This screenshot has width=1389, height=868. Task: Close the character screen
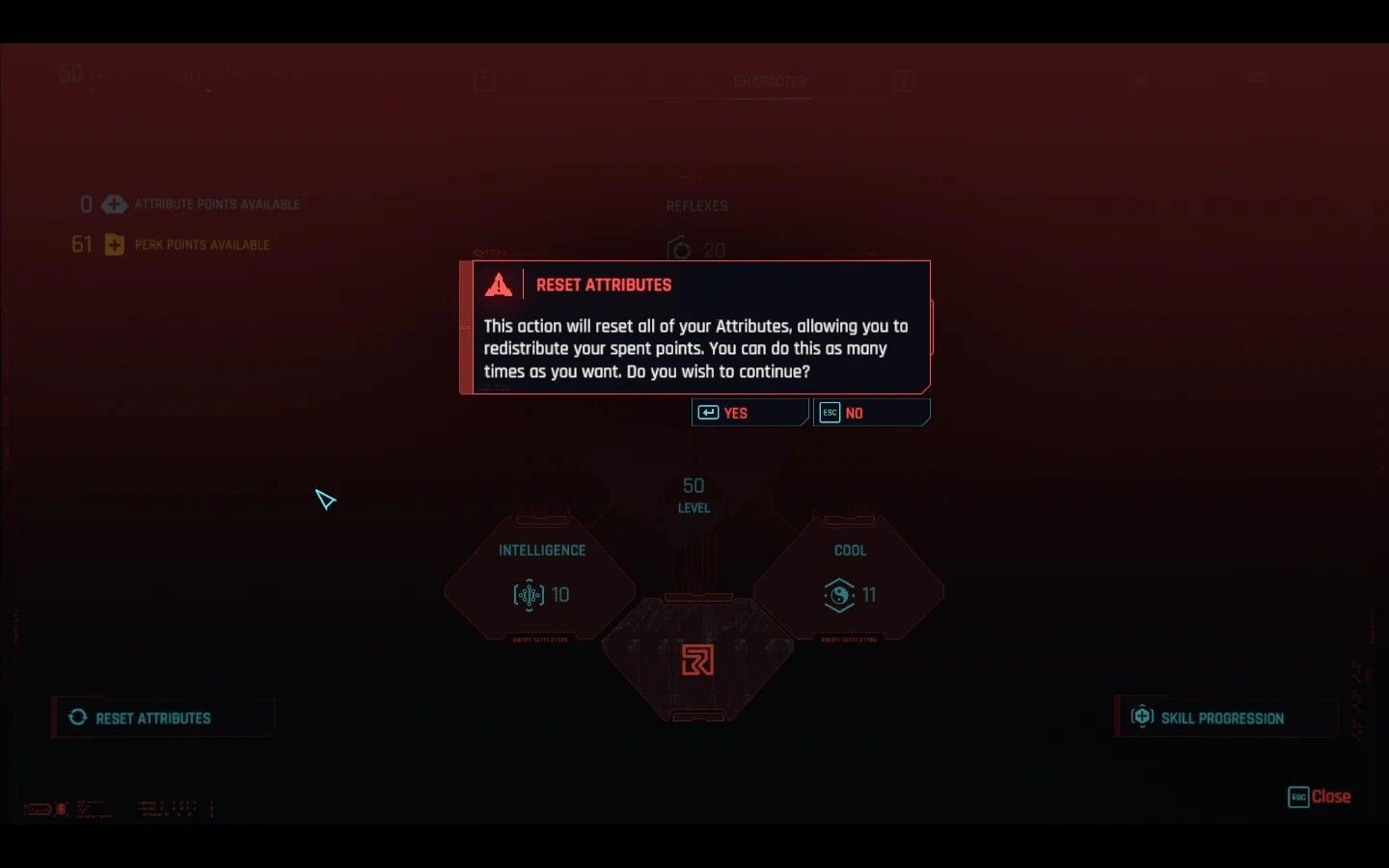tap(1320, 797)
